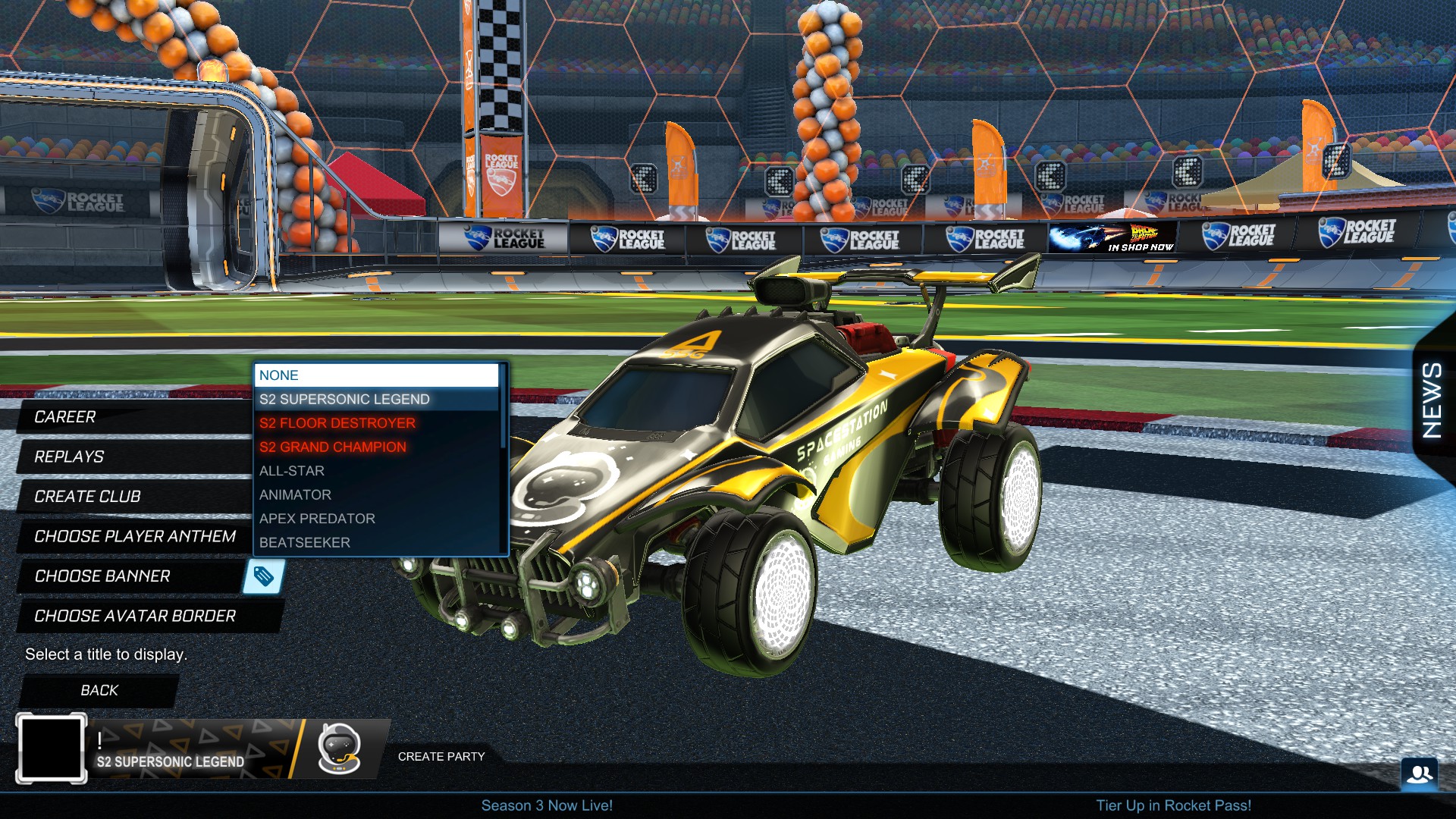
Task: Select the S2 SUPERSONIC LEGEND title
Action: tap(344, 399)
